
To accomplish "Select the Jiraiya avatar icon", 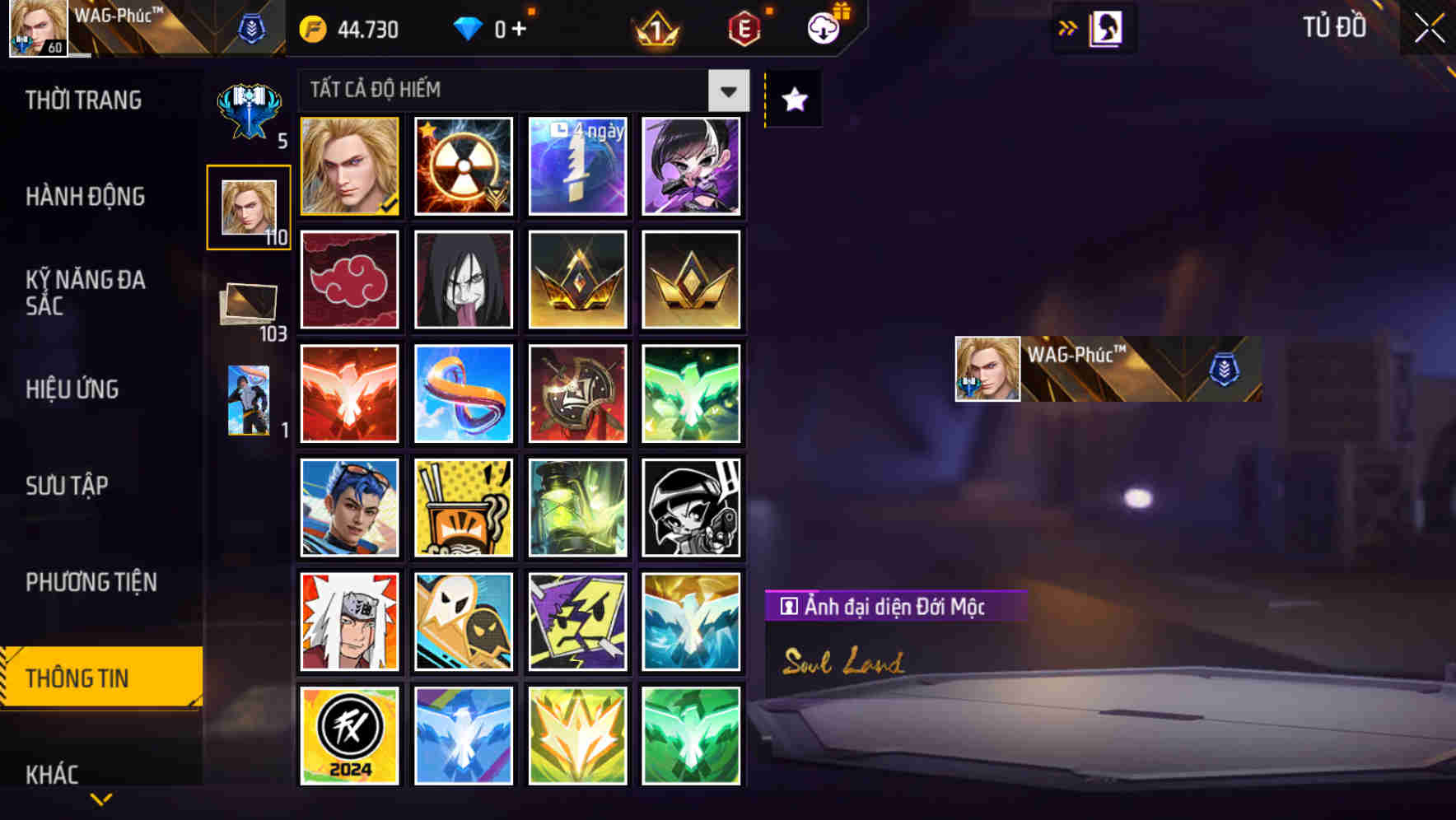I will pyautogui.click(x=348, y=622).
